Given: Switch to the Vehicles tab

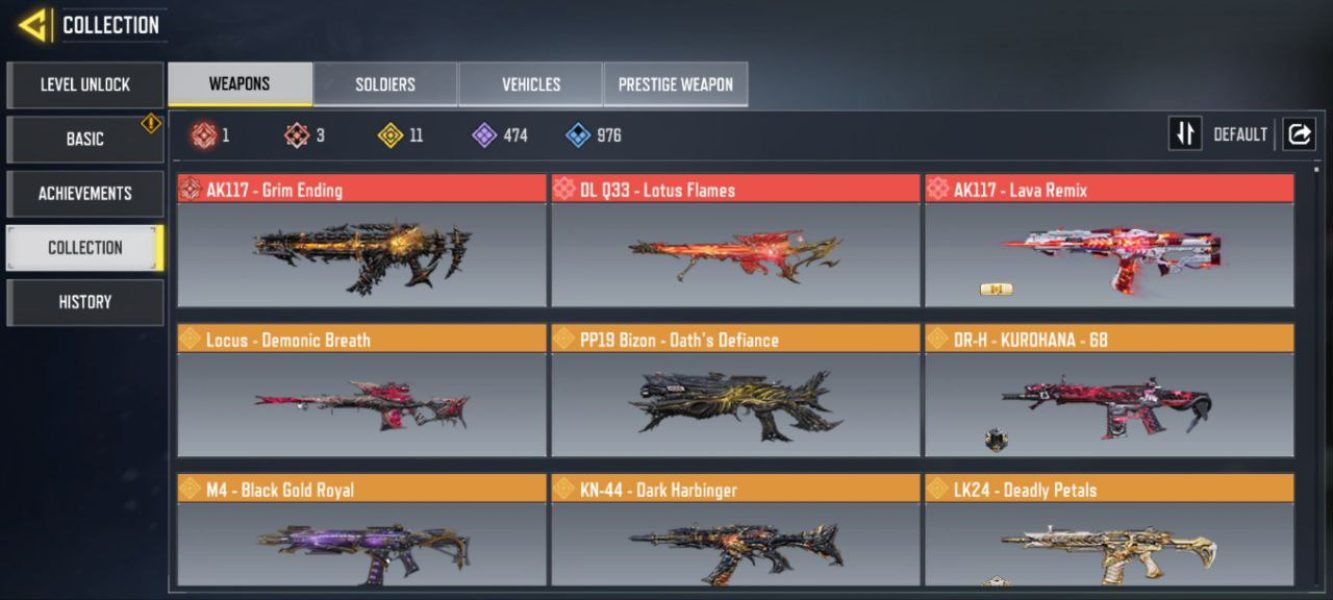Looking at the screenshot, I should [531, 84].
